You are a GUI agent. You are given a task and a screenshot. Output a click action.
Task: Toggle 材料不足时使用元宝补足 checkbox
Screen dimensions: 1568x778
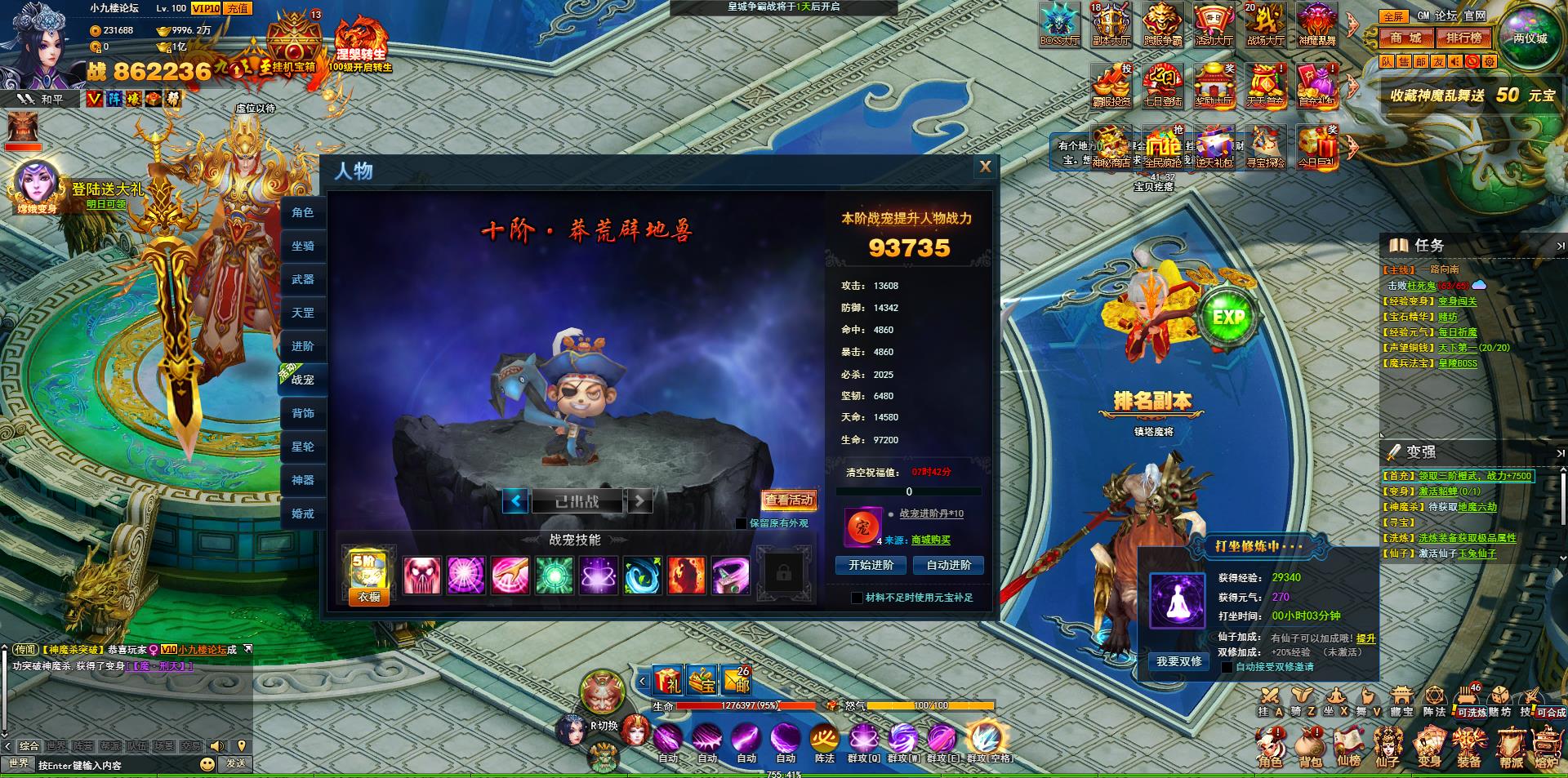click(857, 598)
